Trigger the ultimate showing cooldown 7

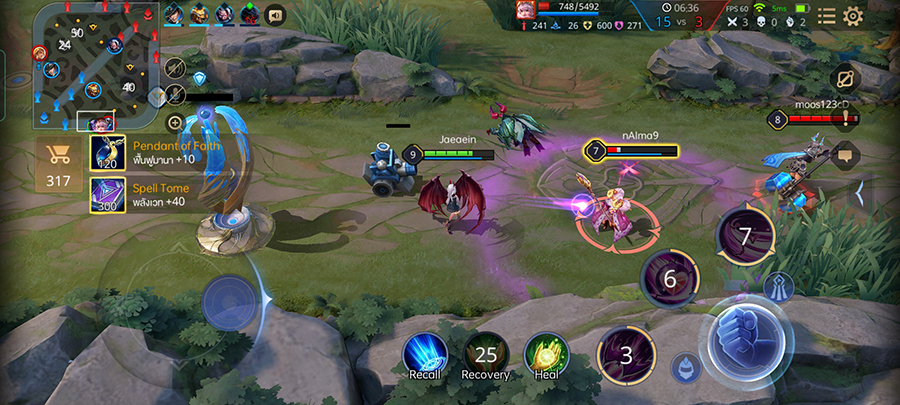745,237
